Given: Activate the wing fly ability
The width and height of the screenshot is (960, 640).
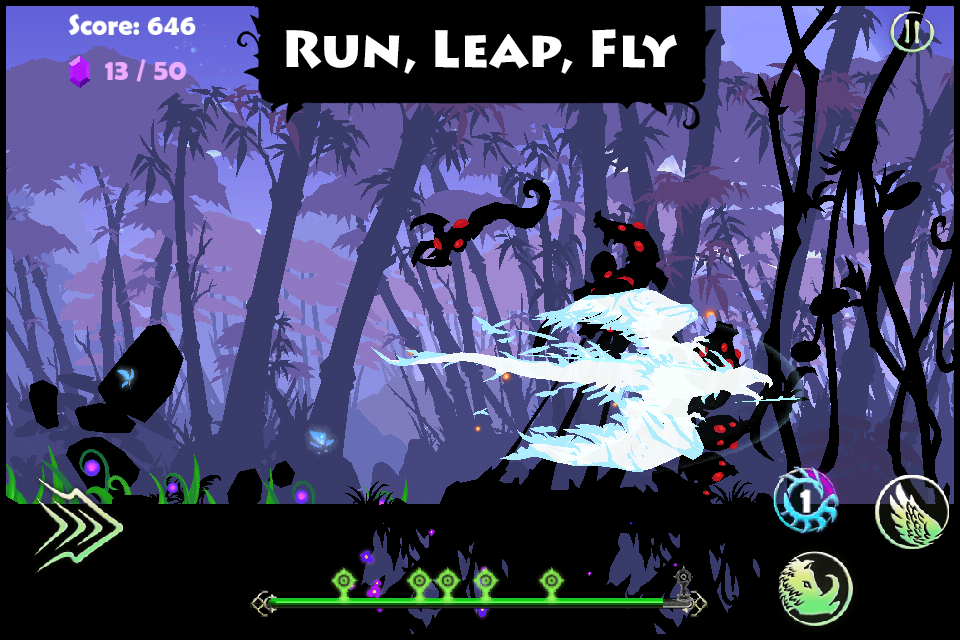Looking at the screenshot, I should [912, 511].
